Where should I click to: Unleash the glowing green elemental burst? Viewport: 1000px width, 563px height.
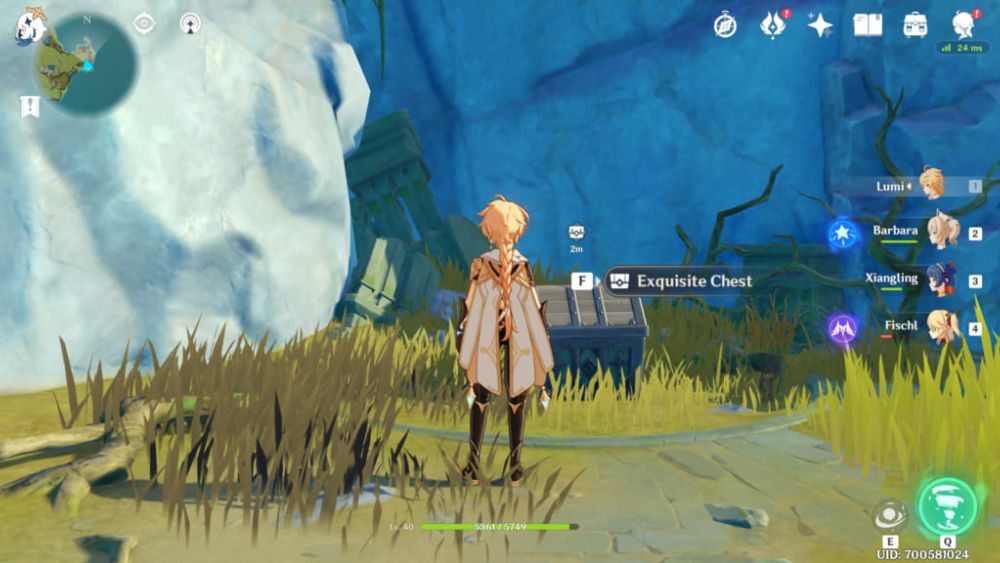click(946, 506)
